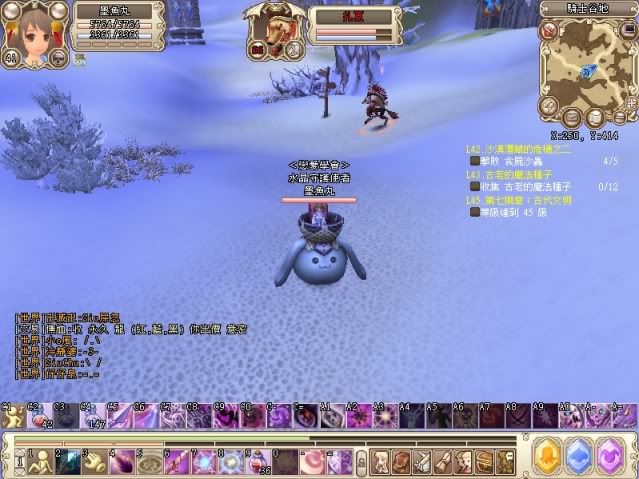
Task: Click the red flame button on minimap
Action: tap(548, 31)
